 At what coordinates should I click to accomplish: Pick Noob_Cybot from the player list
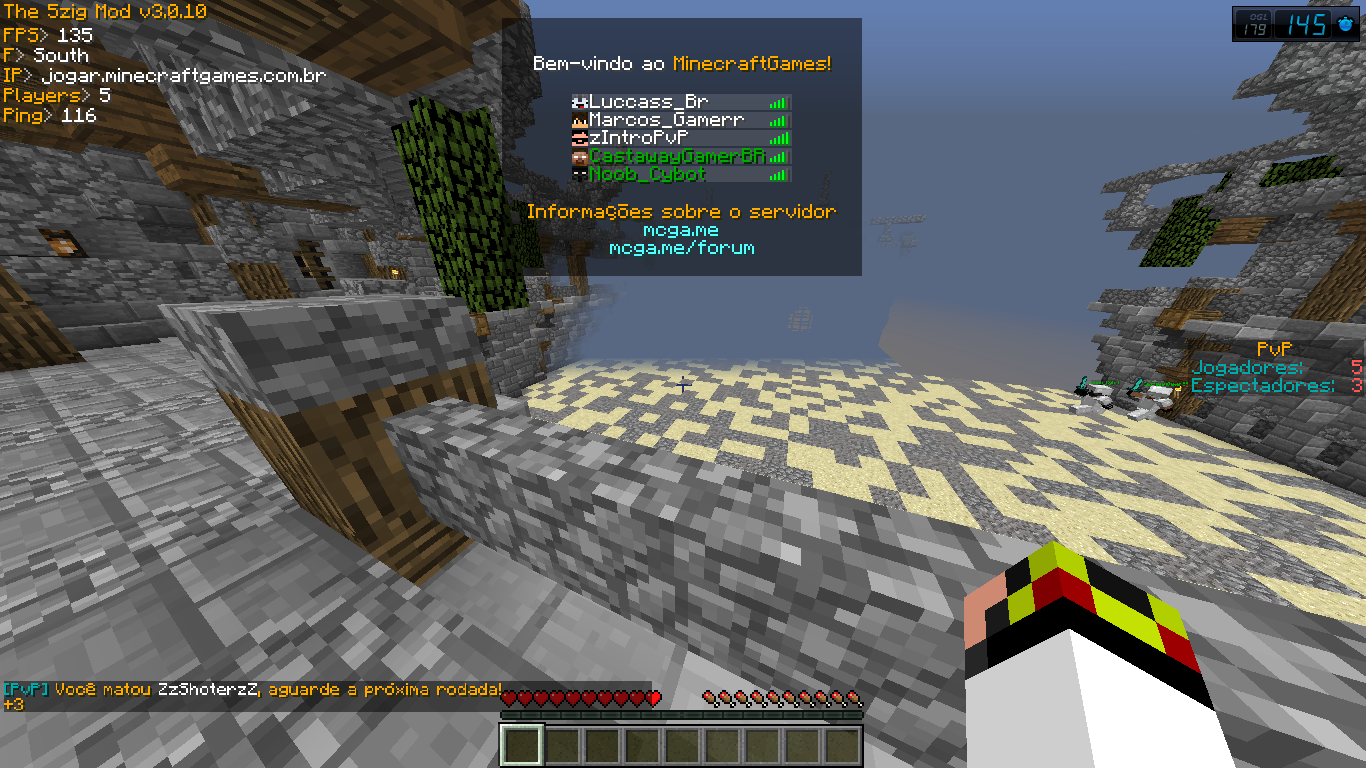[x=647, y=174]
